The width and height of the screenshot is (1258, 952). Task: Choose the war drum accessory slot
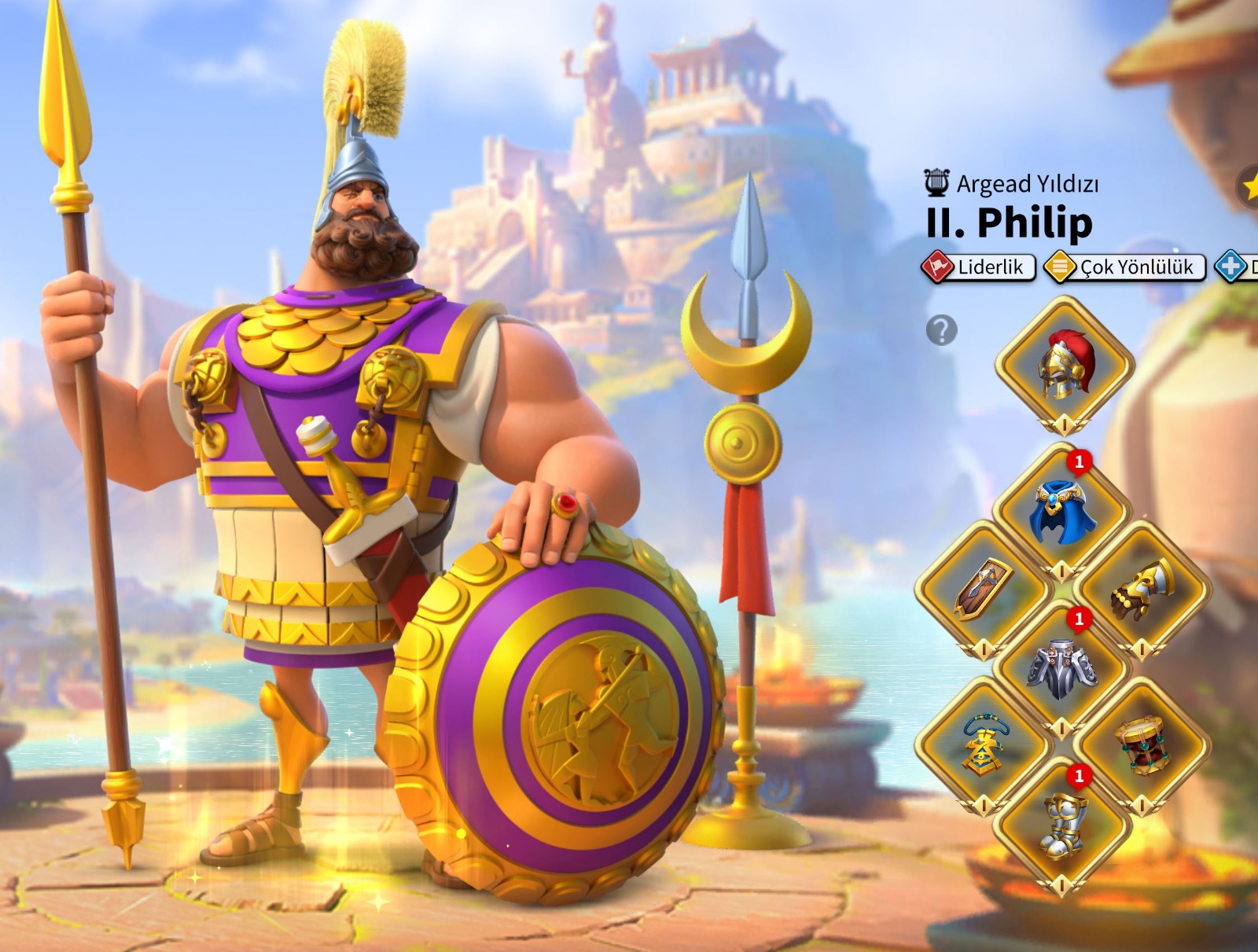(1142, 745)
